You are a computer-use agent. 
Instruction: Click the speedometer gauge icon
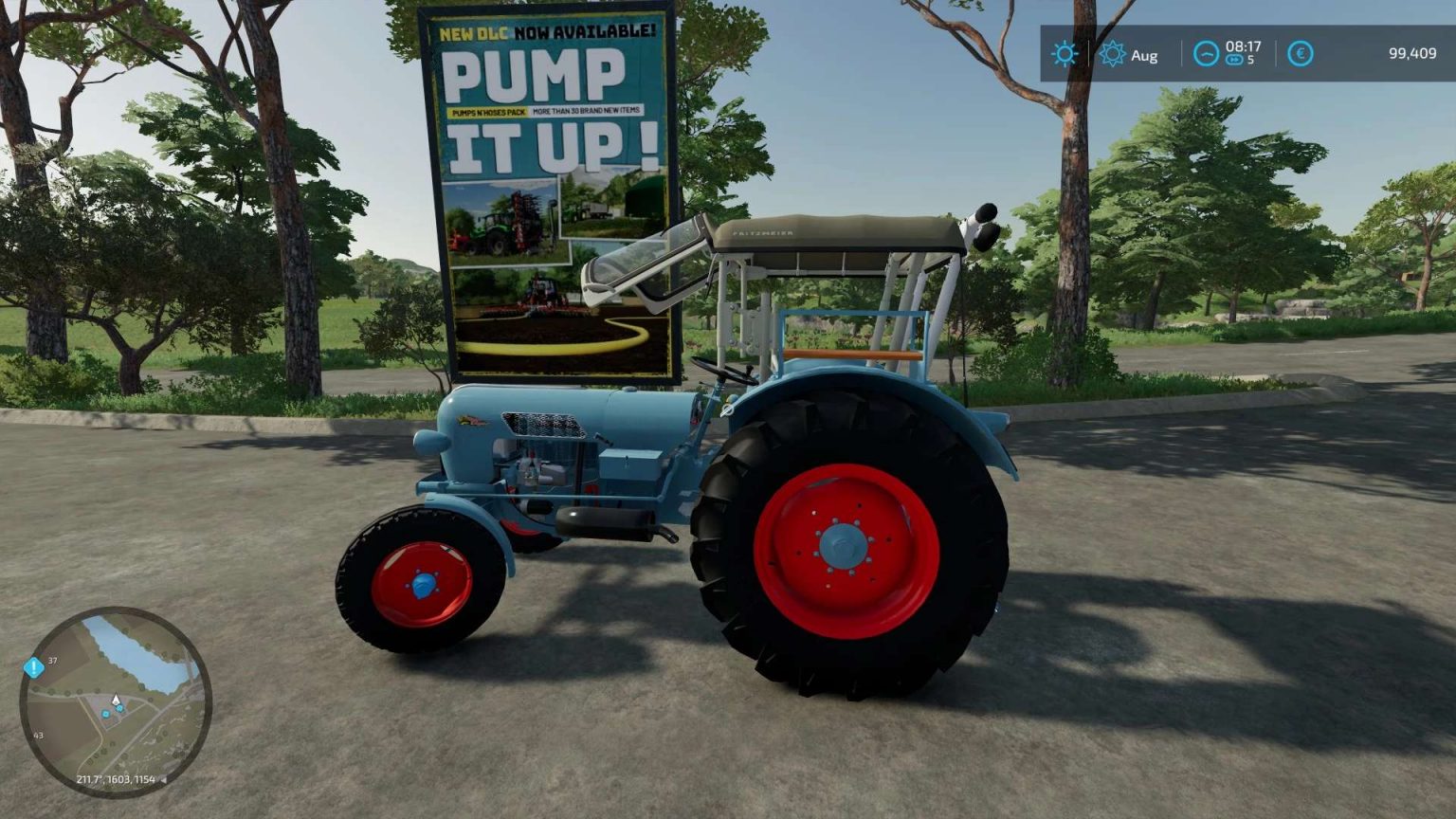[x=1205, y=54]
